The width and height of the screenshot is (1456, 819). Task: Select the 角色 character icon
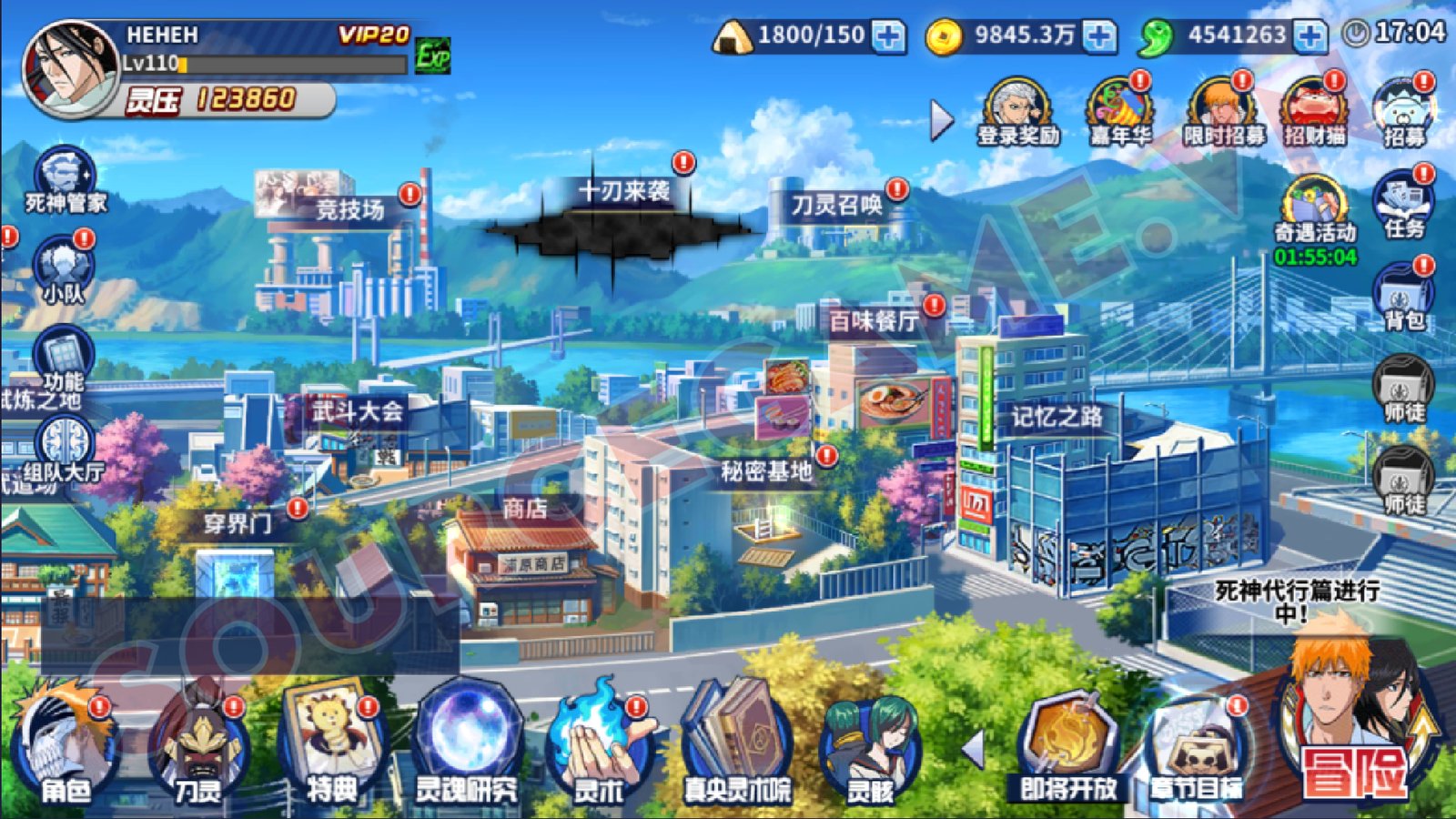coord(64,742)
